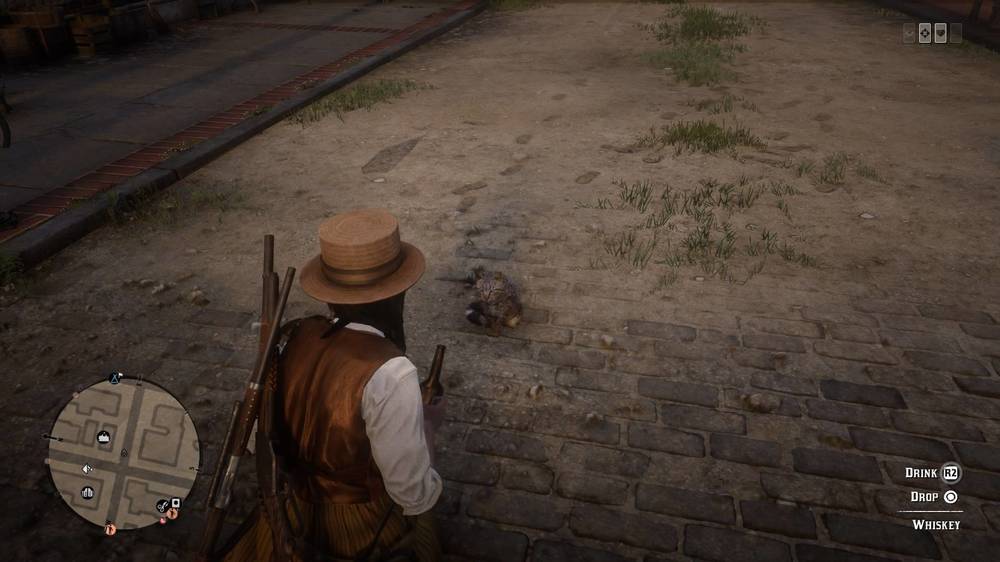Select the crossed-arrows ability card
Screen dimensions: 1000x562
tap(924, 33)
